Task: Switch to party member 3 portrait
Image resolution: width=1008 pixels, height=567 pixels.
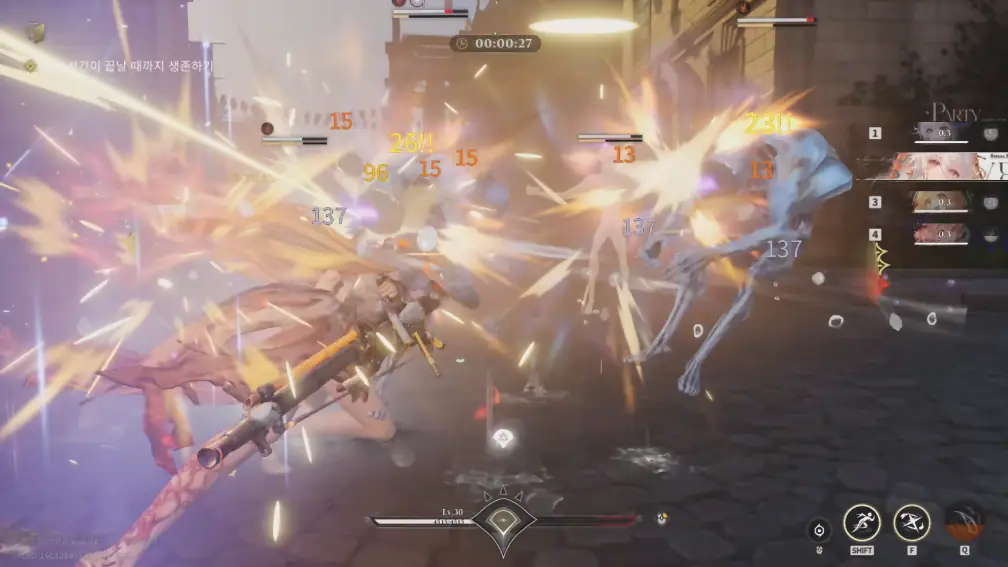Action: click(x=938, y=201)
